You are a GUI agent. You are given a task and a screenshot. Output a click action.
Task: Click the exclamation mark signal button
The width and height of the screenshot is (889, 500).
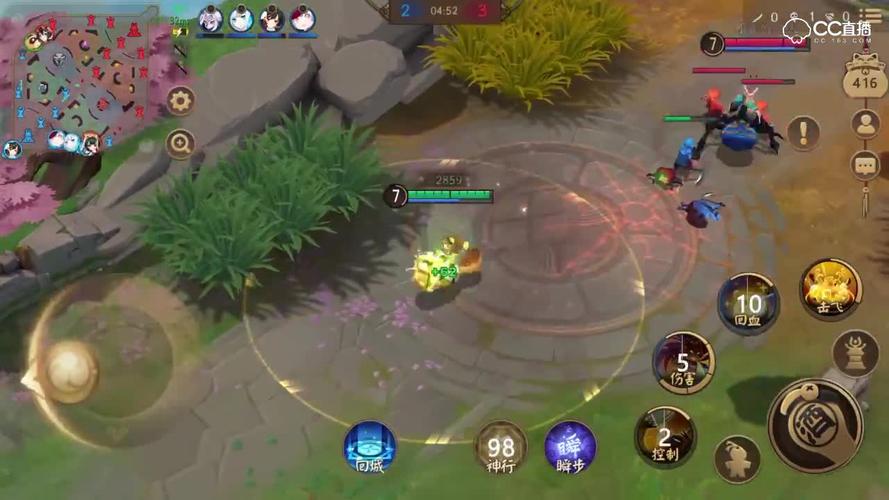[x=804, y=133]
